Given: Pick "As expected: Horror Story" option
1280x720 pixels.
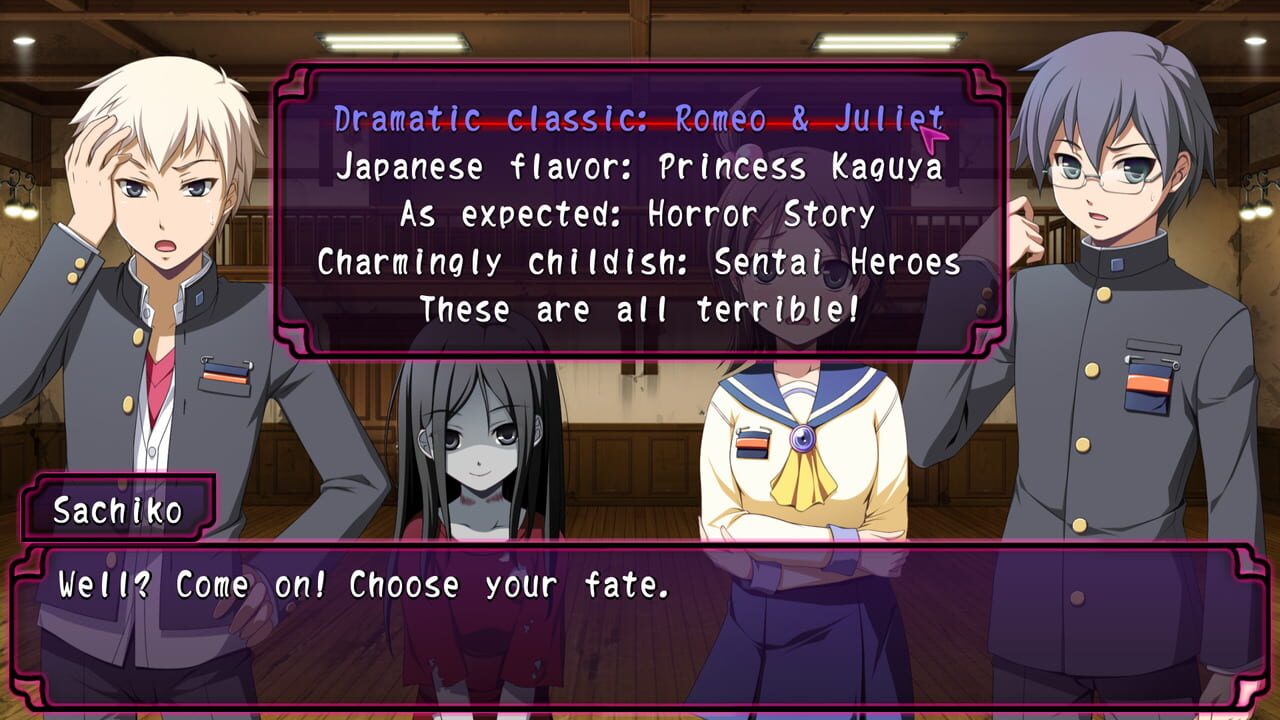Looking at the screenshot, I should pos(640,215).
